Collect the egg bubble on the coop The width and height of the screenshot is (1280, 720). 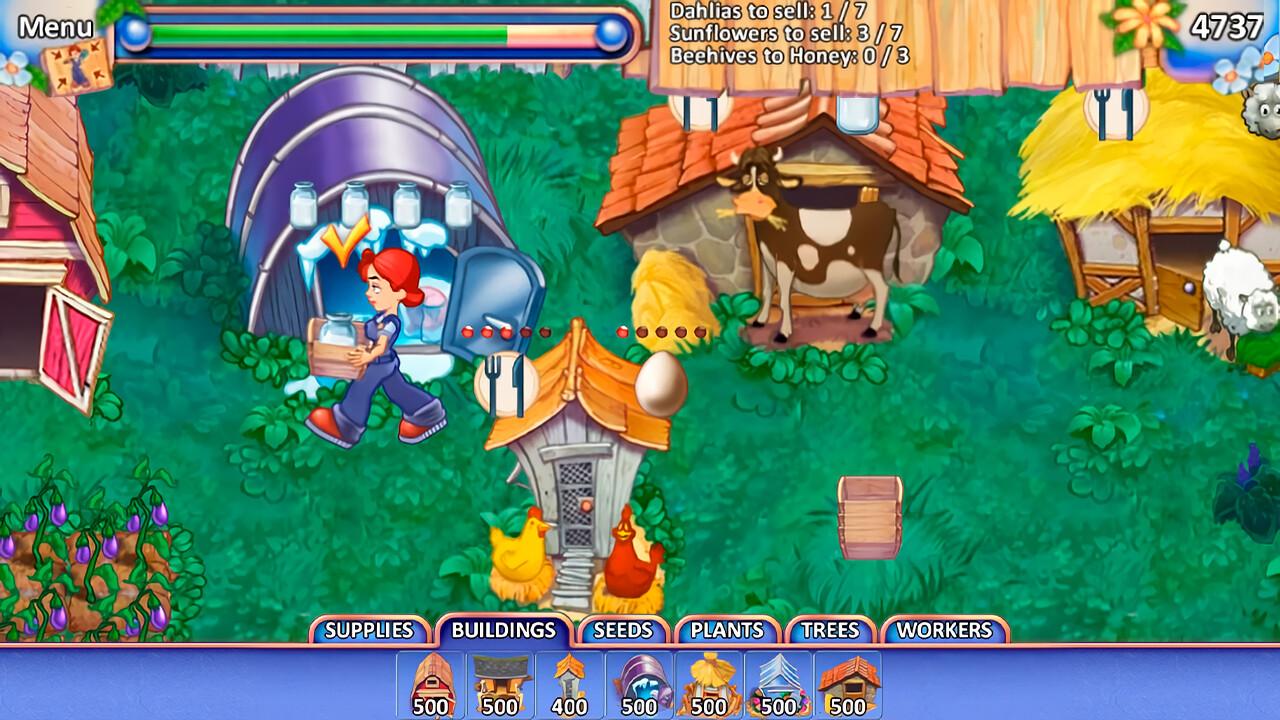661,384
